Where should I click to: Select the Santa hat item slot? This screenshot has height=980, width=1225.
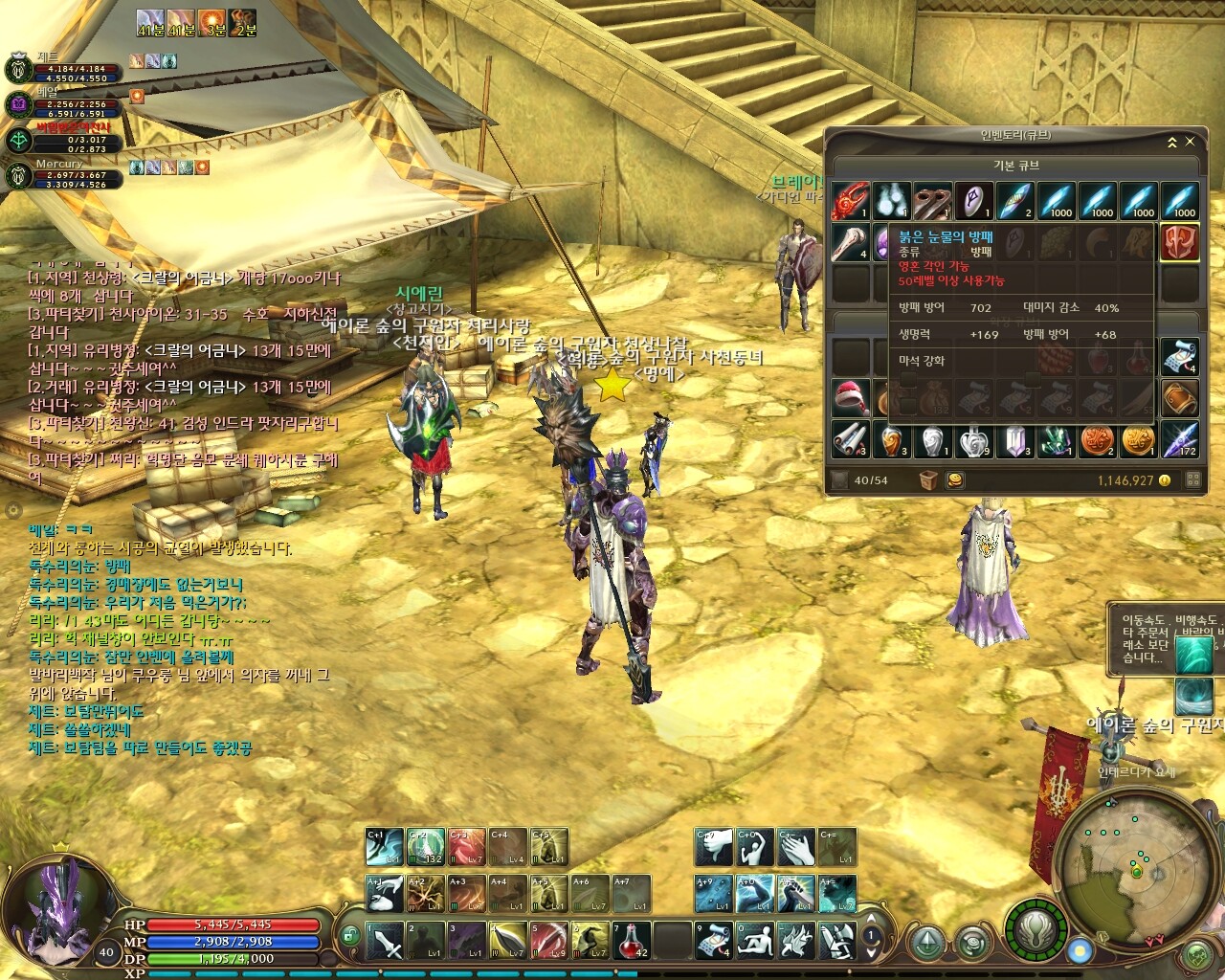[x=850, y=397]
